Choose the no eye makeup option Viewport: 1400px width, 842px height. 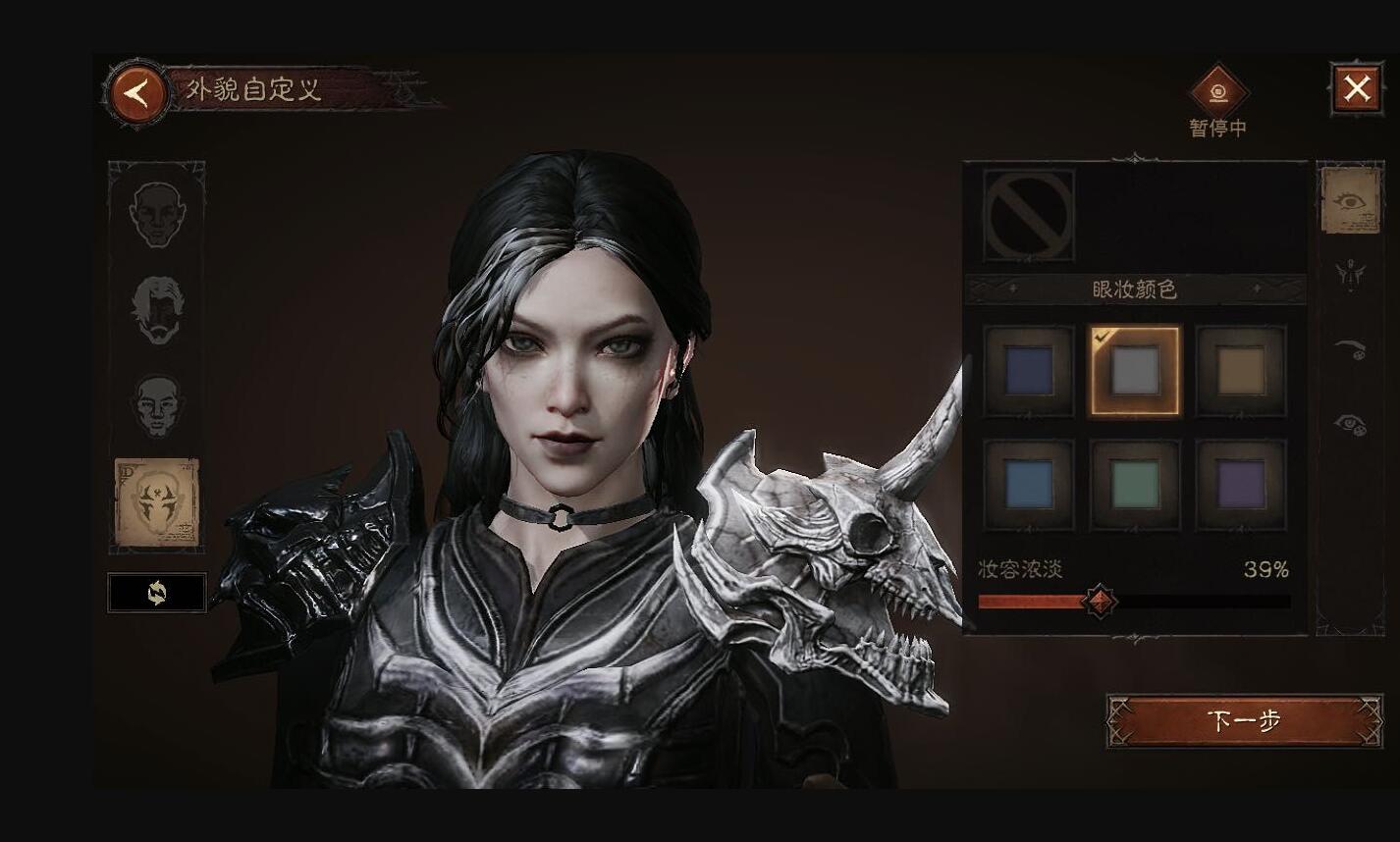[x=1029, y=215]
